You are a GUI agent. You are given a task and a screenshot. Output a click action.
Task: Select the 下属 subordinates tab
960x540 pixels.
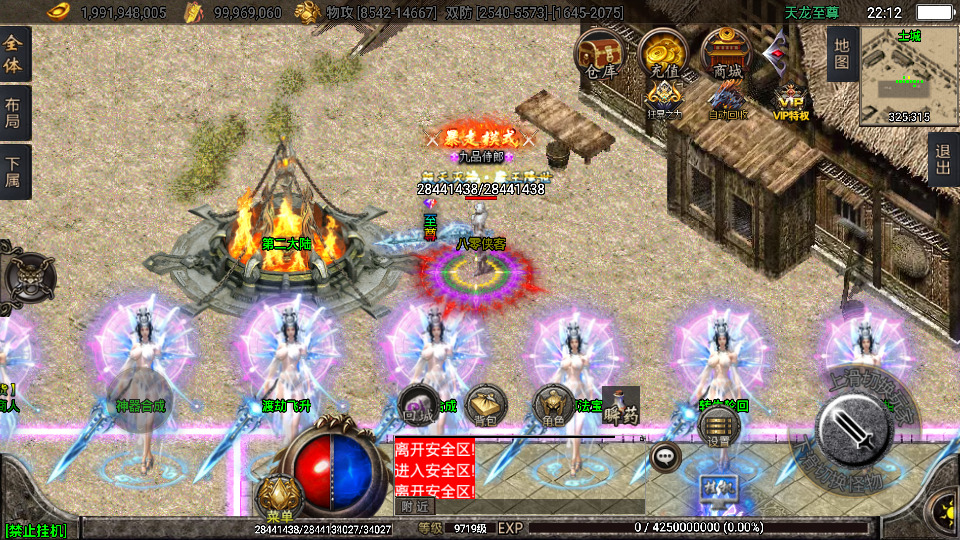[x=14, y=171]
